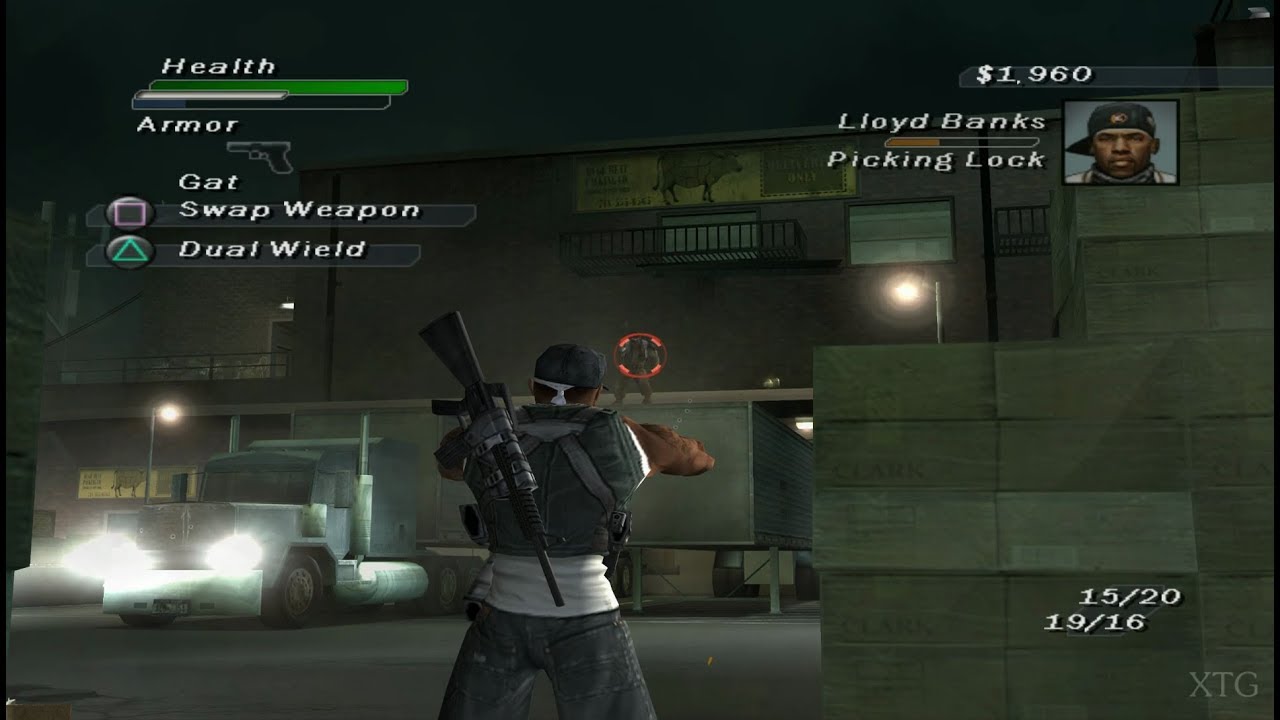Viewport: 1280px width, 720px height.
Task: Click the orange lockpicking progress bar
Action: point(910,141)
